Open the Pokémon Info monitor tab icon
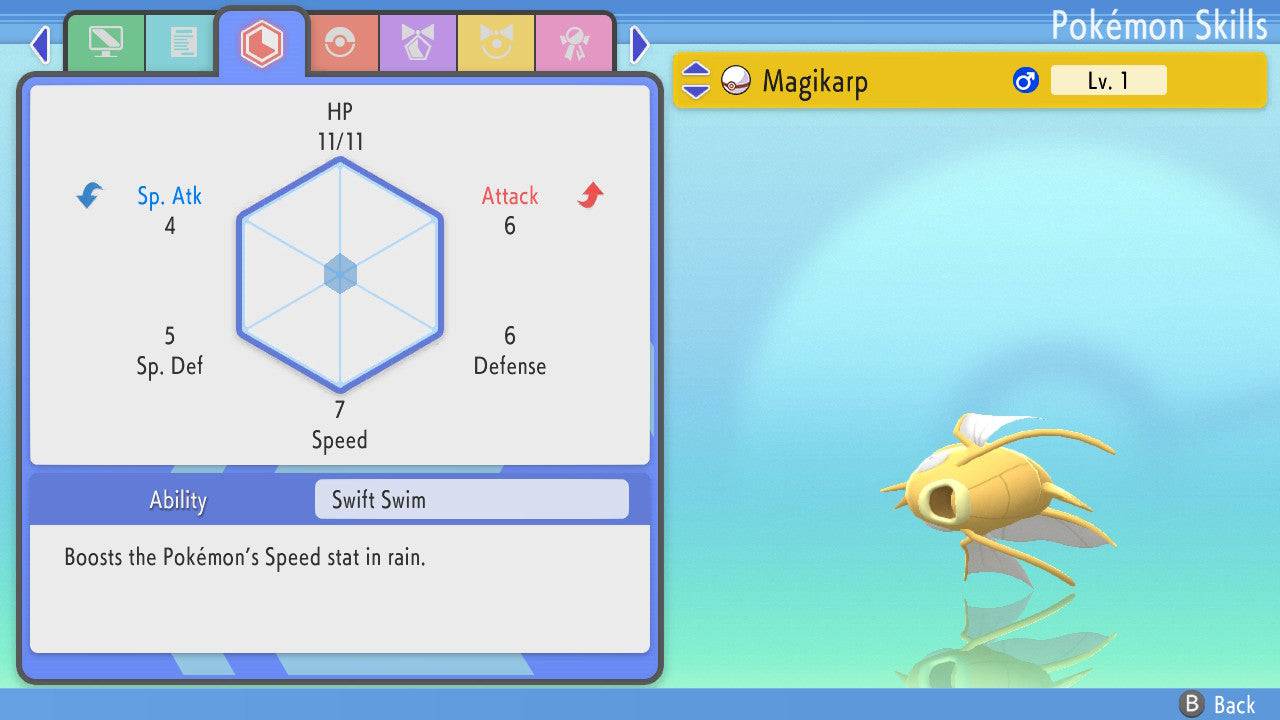 [x=106, y=43]
